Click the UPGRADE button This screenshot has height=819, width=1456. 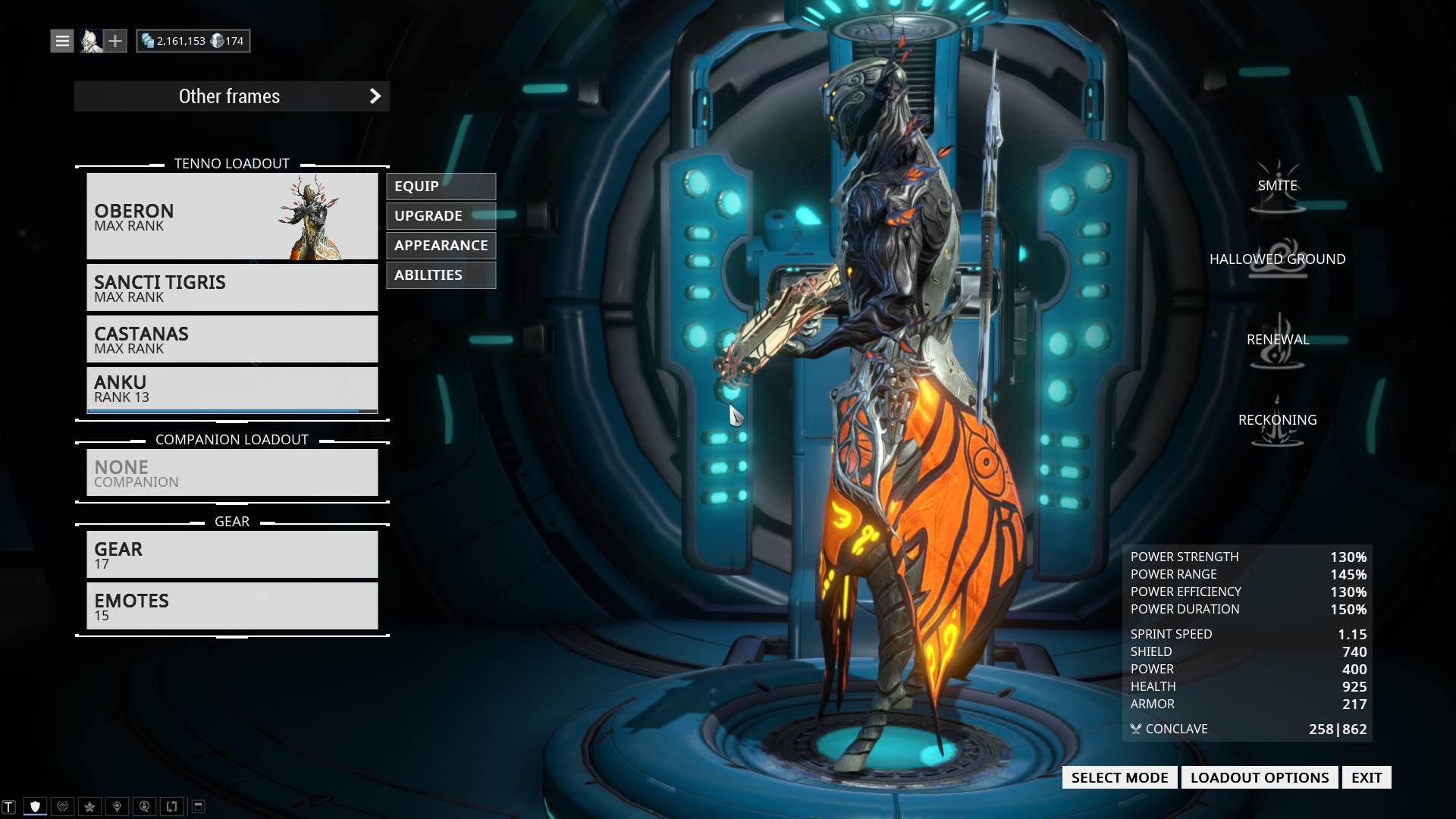pyautogui.click(x=441, y=215)
